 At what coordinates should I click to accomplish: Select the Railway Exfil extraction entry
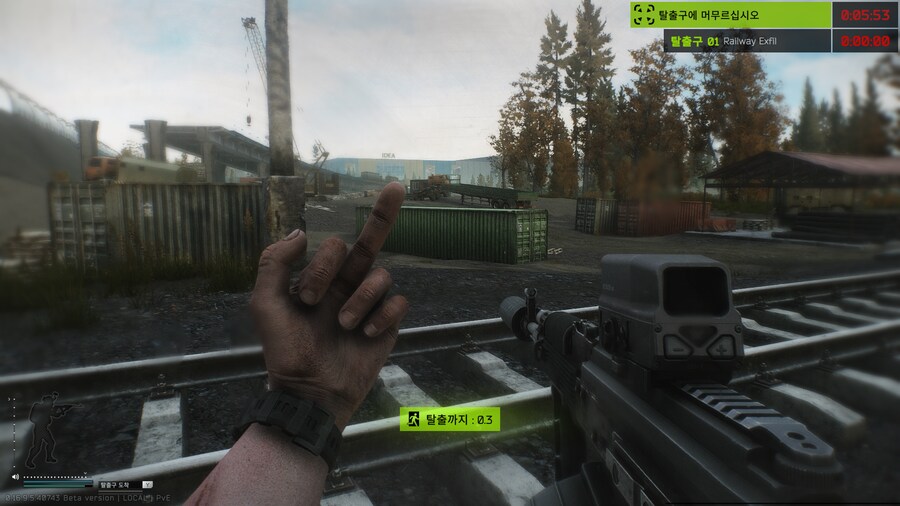[747, 41]
